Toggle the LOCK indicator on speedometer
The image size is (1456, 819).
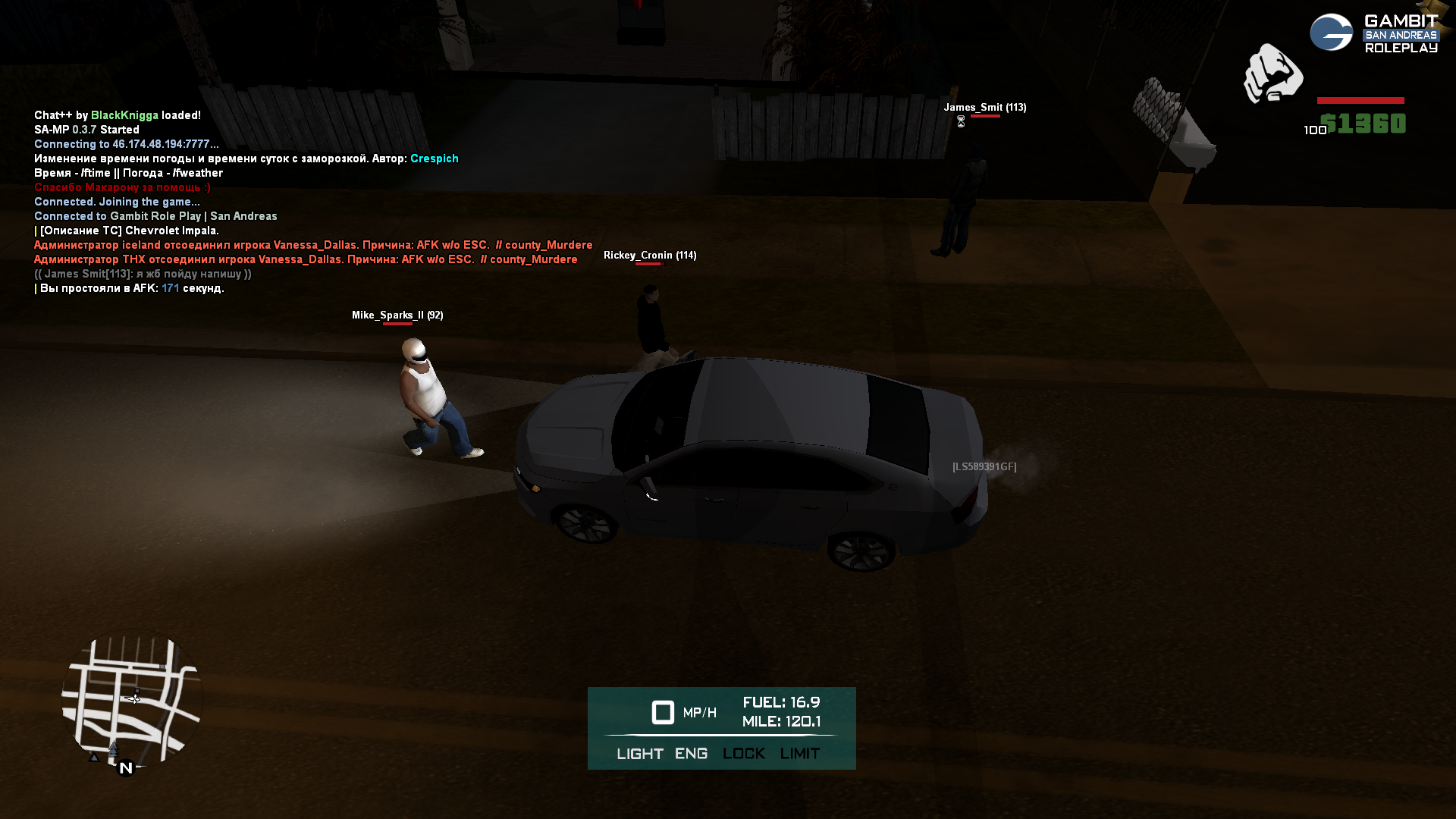743,754
